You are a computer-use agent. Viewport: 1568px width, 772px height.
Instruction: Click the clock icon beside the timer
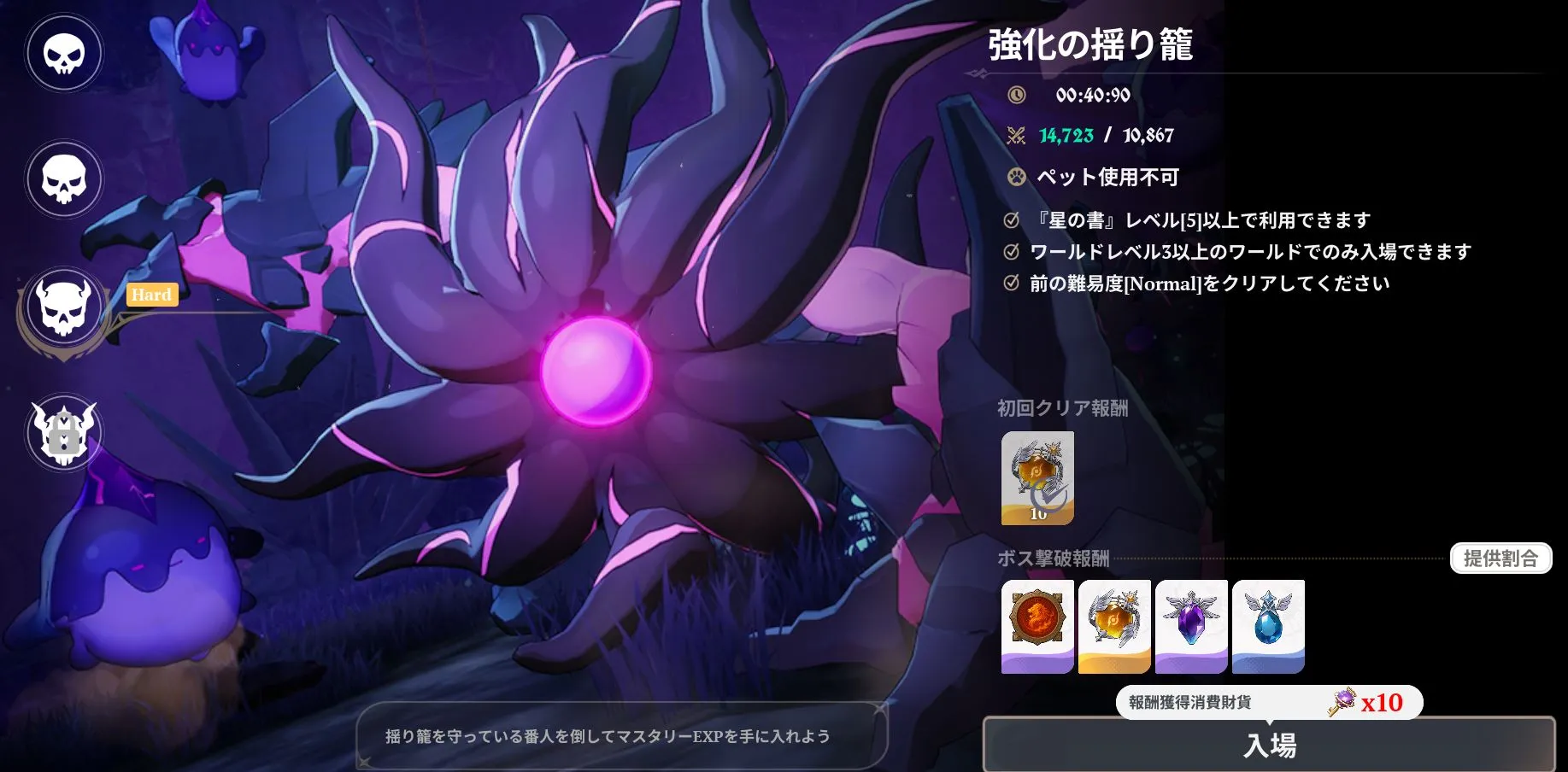point(1015,96)
